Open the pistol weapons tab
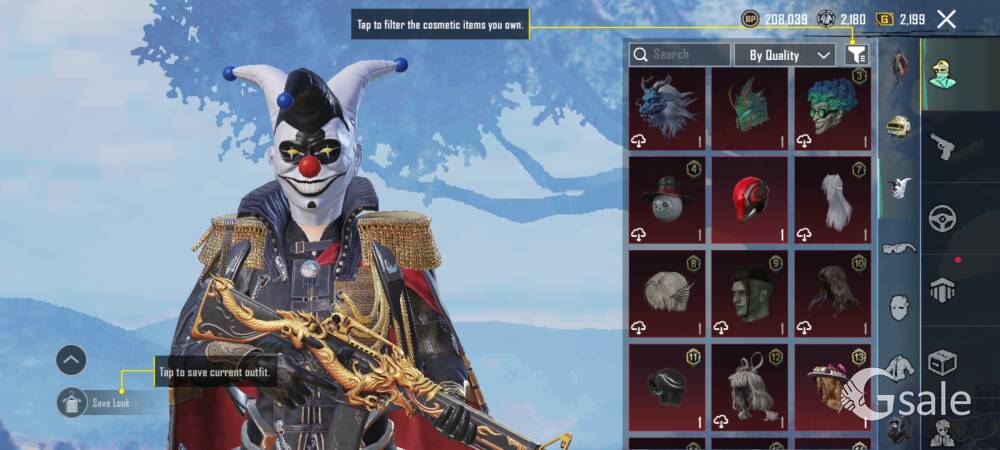The height and width of the screenshot is (450, 1000). point(943,147)
